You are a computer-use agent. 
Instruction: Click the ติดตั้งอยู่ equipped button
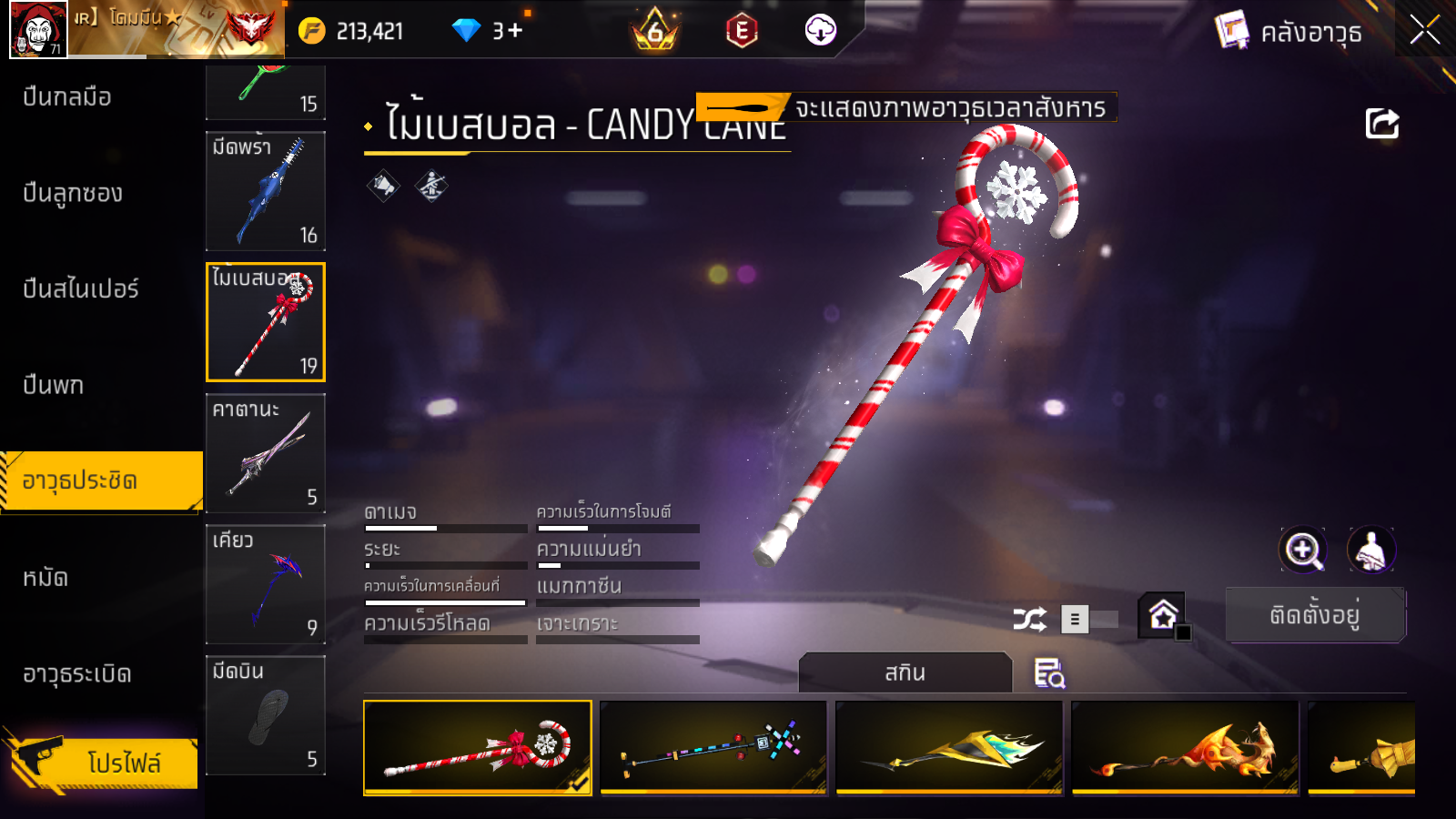pos(1315,615)
